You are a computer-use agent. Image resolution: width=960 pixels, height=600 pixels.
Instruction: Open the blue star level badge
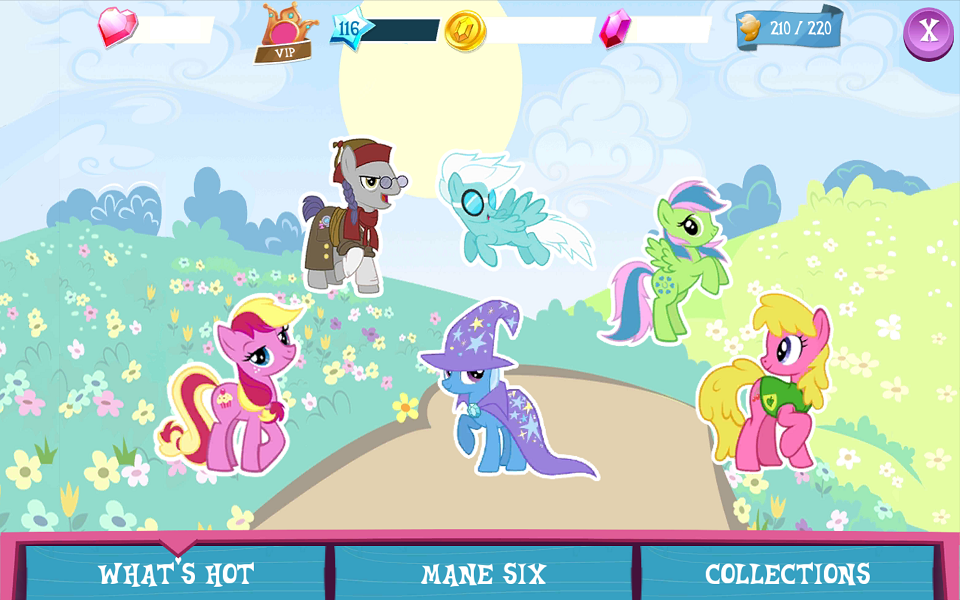[x=350, y=28]
